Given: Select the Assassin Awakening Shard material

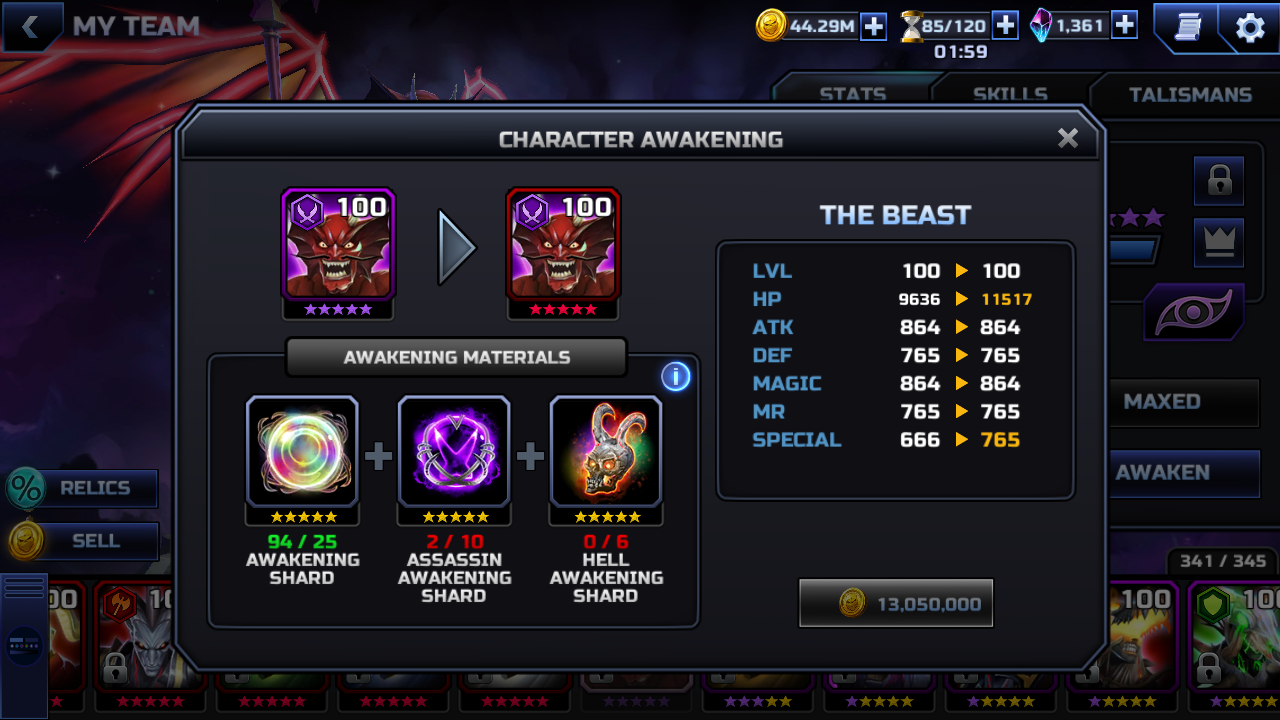Looking at the screenshot, I should pos(454,452).
